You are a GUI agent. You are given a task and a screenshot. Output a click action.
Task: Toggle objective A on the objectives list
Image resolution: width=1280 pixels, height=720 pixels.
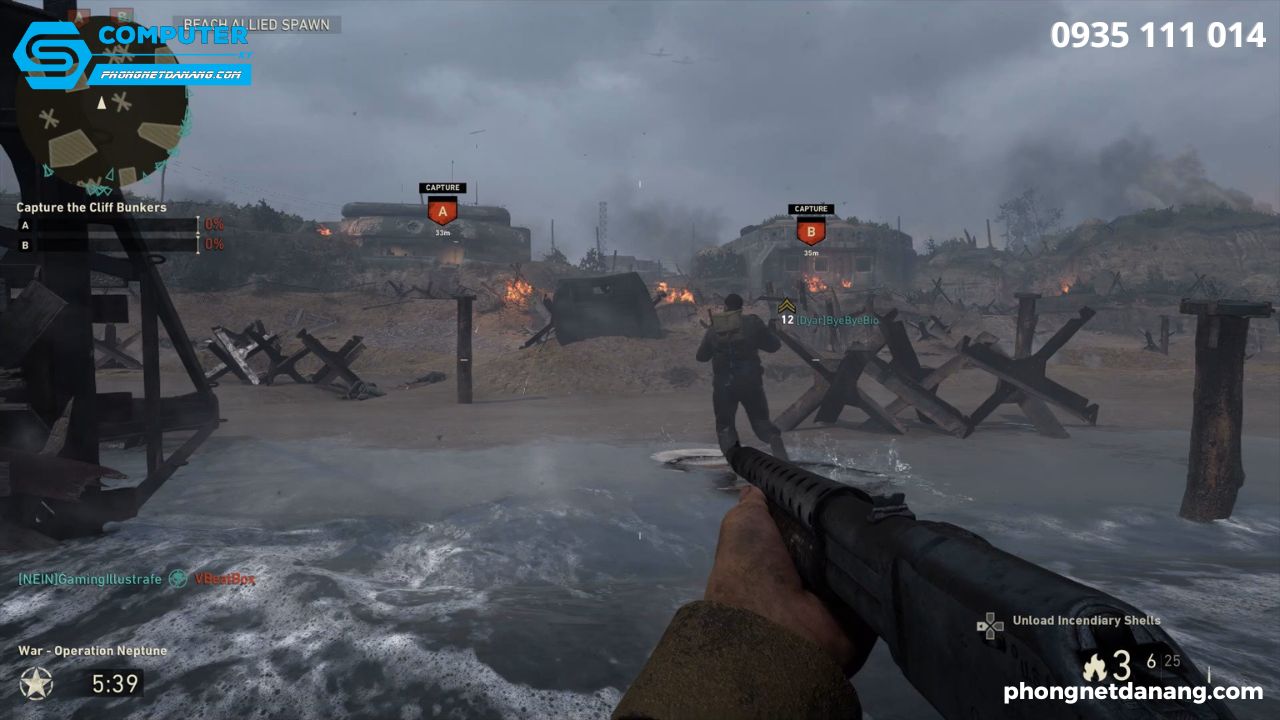[x=24, y=224]
